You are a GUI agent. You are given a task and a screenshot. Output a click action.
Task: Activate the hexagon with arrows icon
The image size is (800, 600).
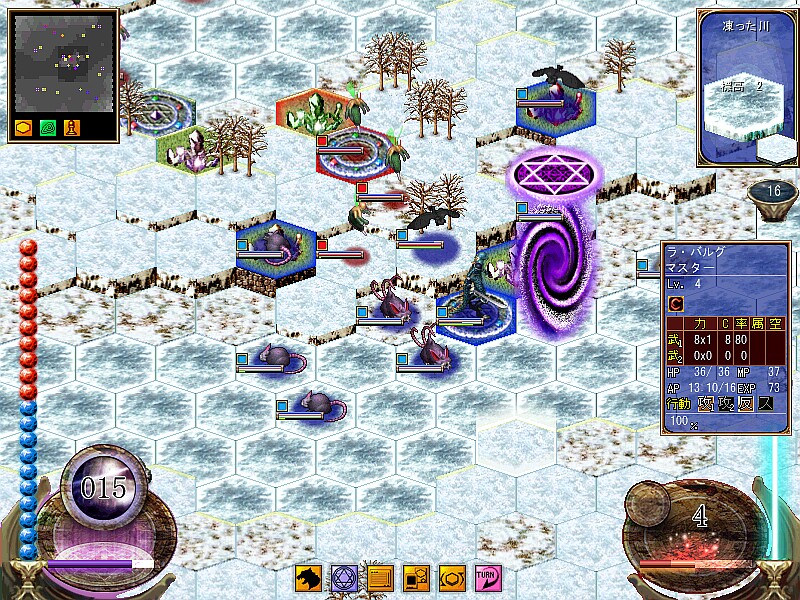pyautogui.click(x=451, y=578)
